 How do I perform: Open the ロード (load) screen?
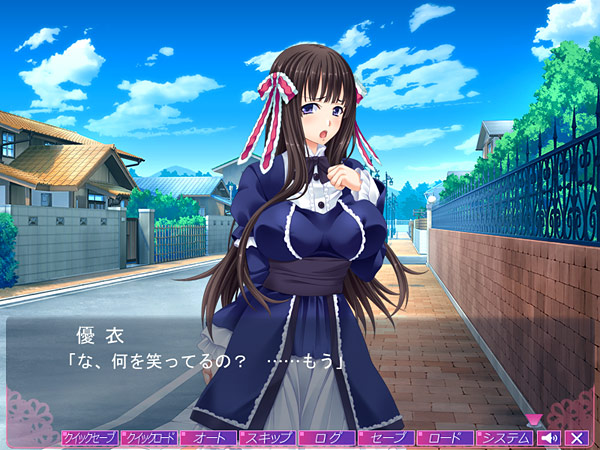[x=444, y=438]
